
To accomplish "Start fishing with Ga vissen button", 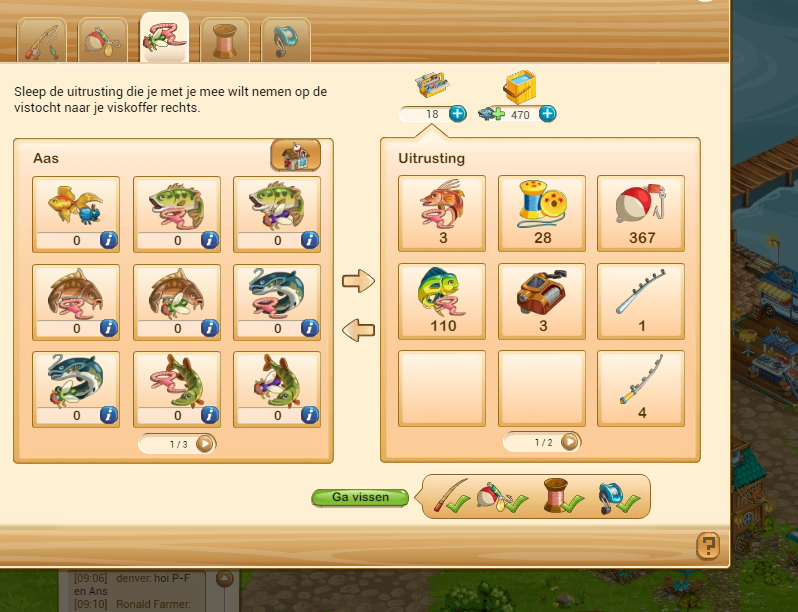I will [x=362, y=497].
